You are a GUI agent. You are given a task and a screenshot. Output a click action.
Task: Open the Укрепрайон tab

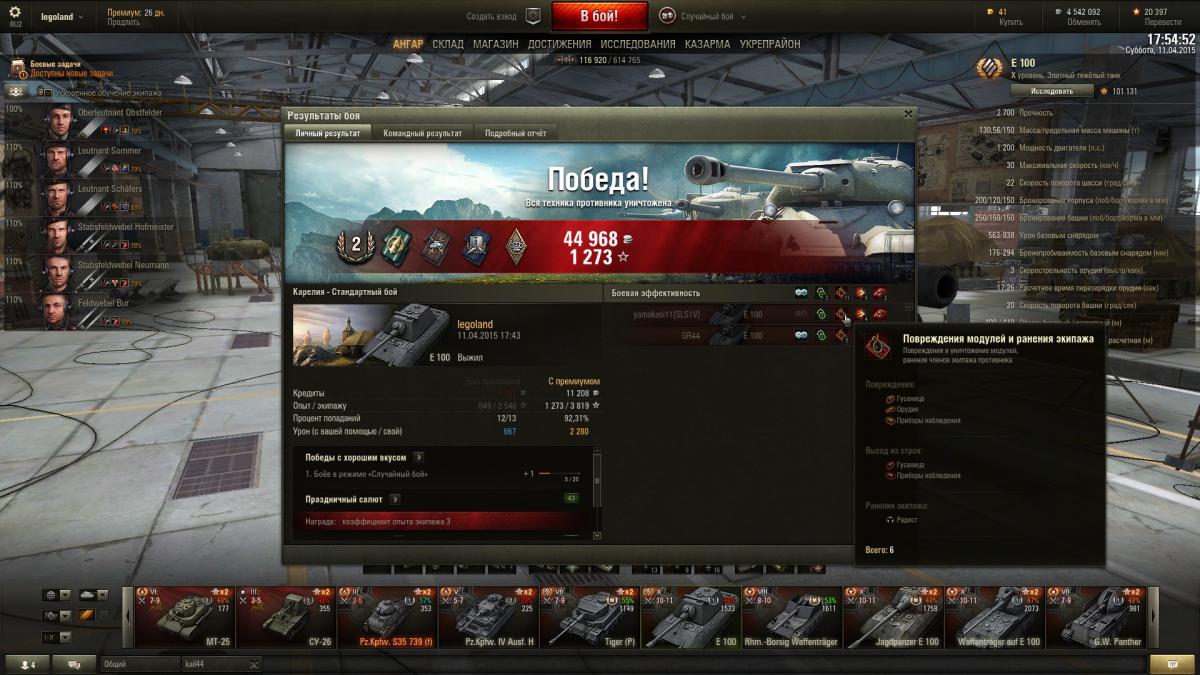pyautogui.click(x=770, y=44)
